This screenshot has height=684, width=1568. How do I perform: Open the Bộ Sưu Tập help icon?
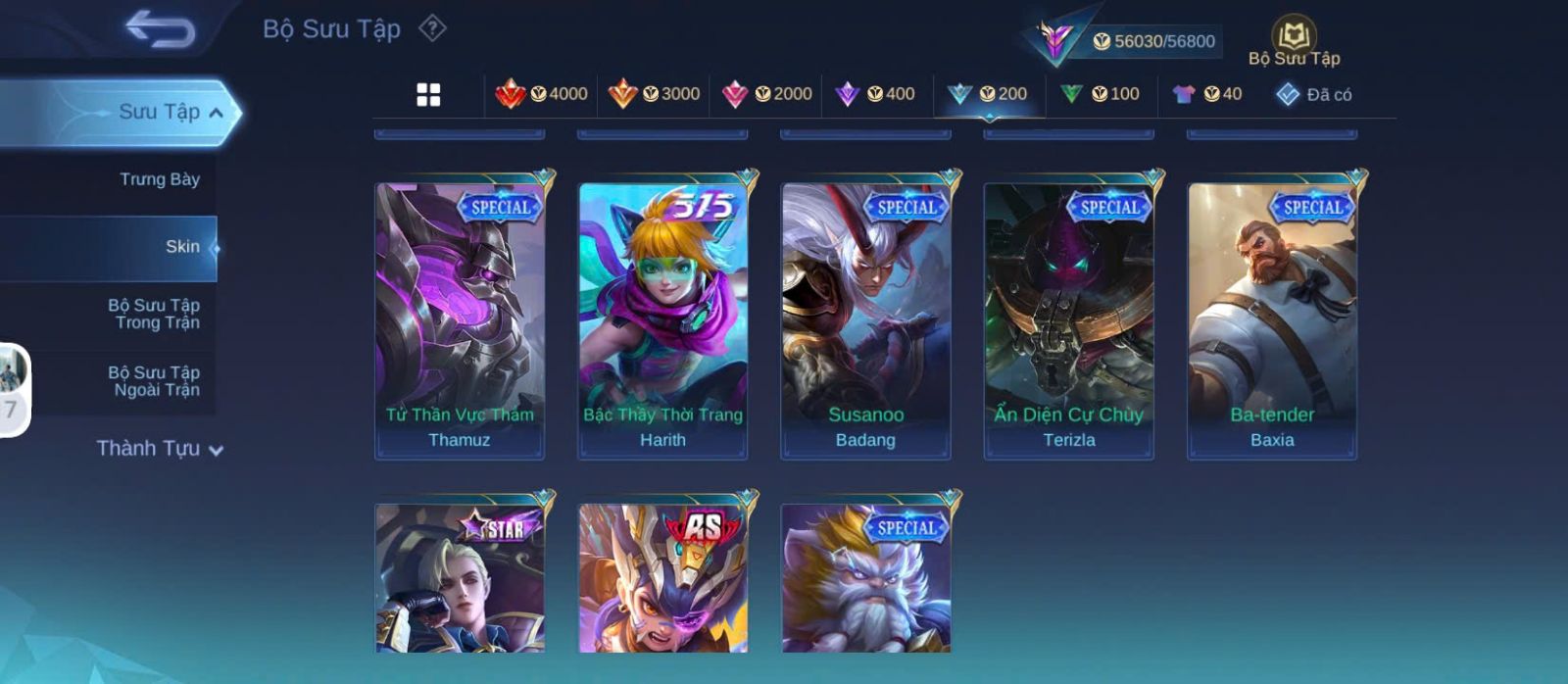pyautogui.click(x=432, y=28)
